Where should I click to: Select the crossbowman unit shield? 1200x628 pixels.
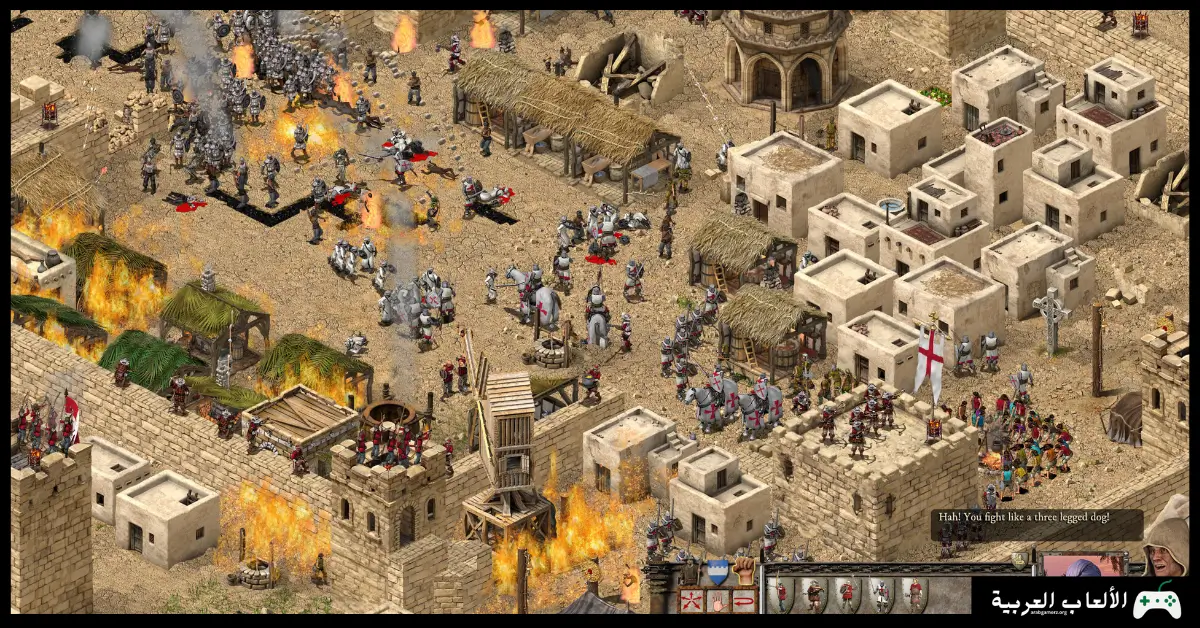coord(815,595)
